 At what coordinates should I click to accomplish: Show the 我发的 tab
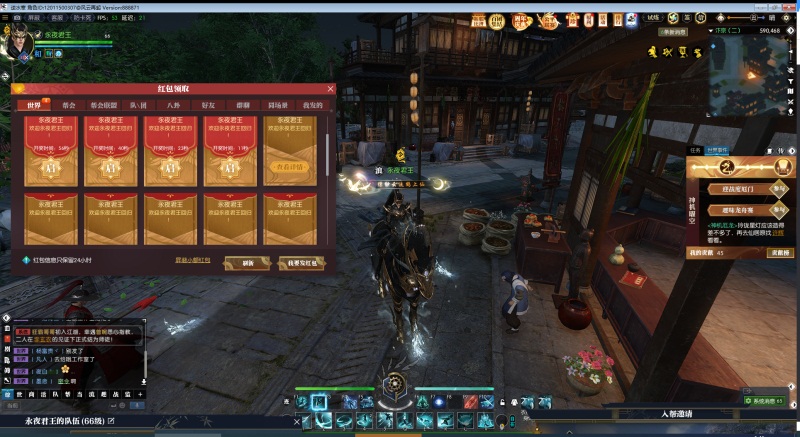(x=312, y=104)
